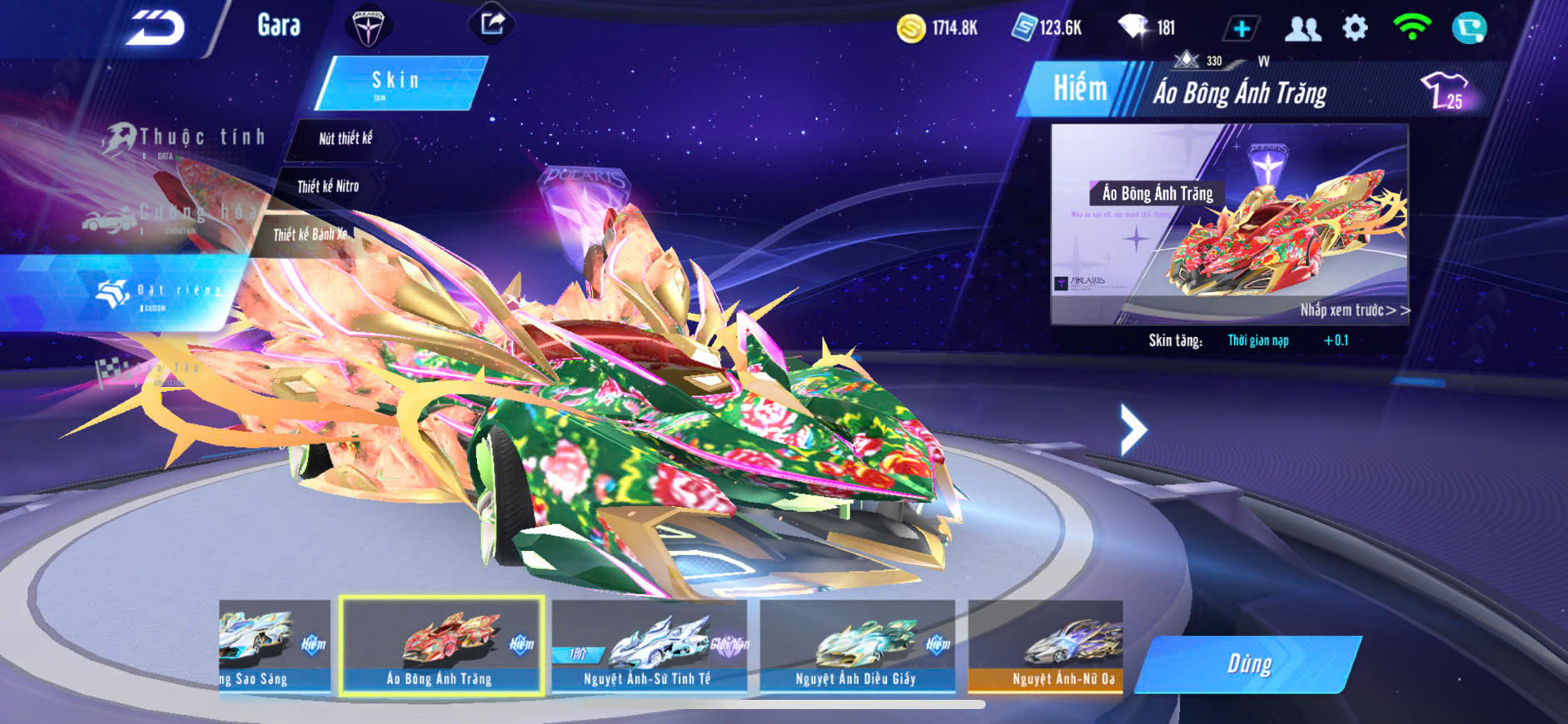
Task: Open the Cường hóa section
Action: 167,216
